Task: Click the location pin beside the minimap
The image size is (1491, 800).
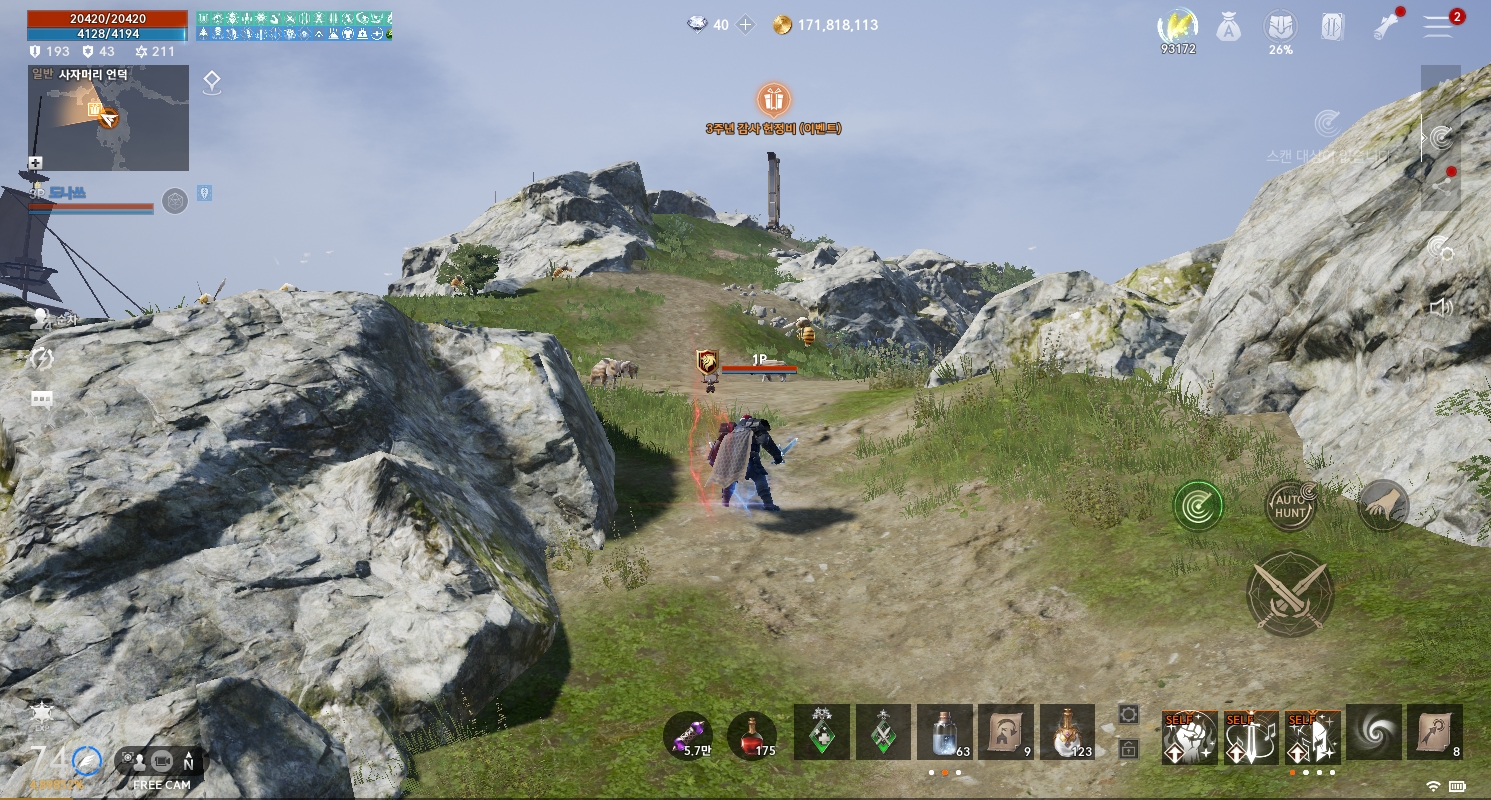Action: pos(212,83)
